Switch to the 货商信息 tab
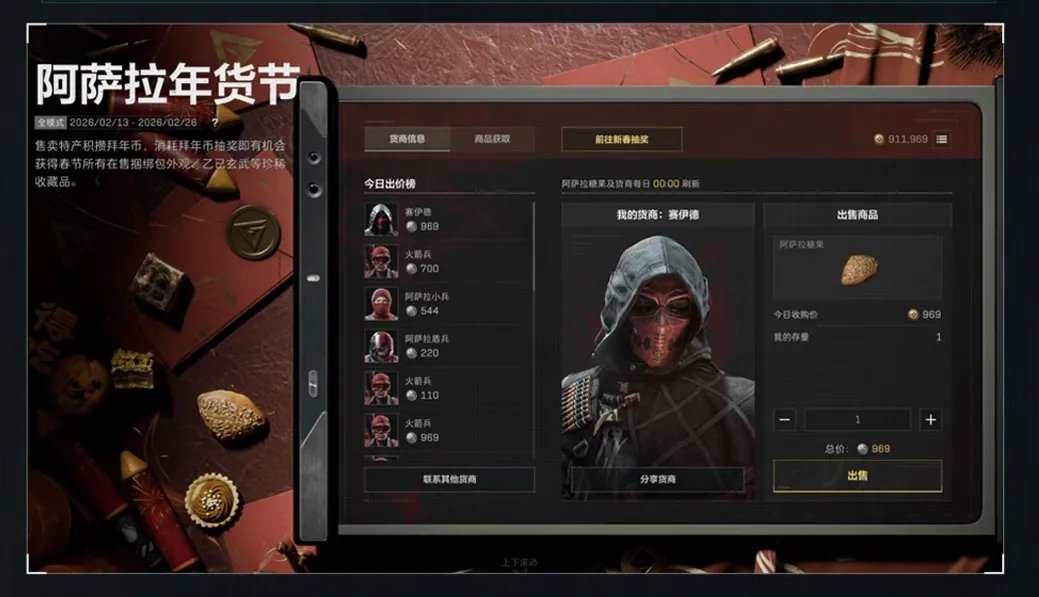 [406, 139]
